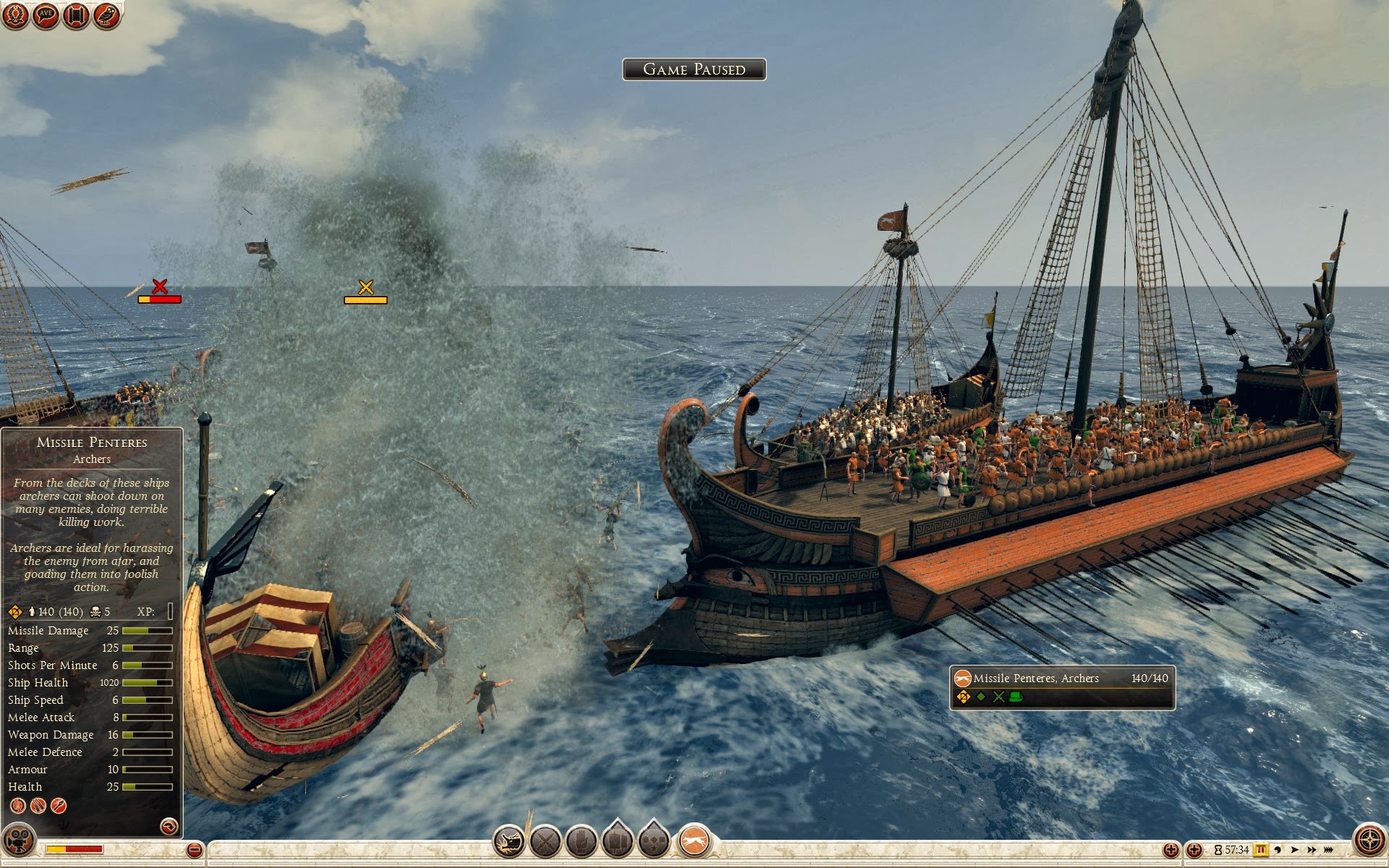Open the owl advisor button

coord(106,15)
